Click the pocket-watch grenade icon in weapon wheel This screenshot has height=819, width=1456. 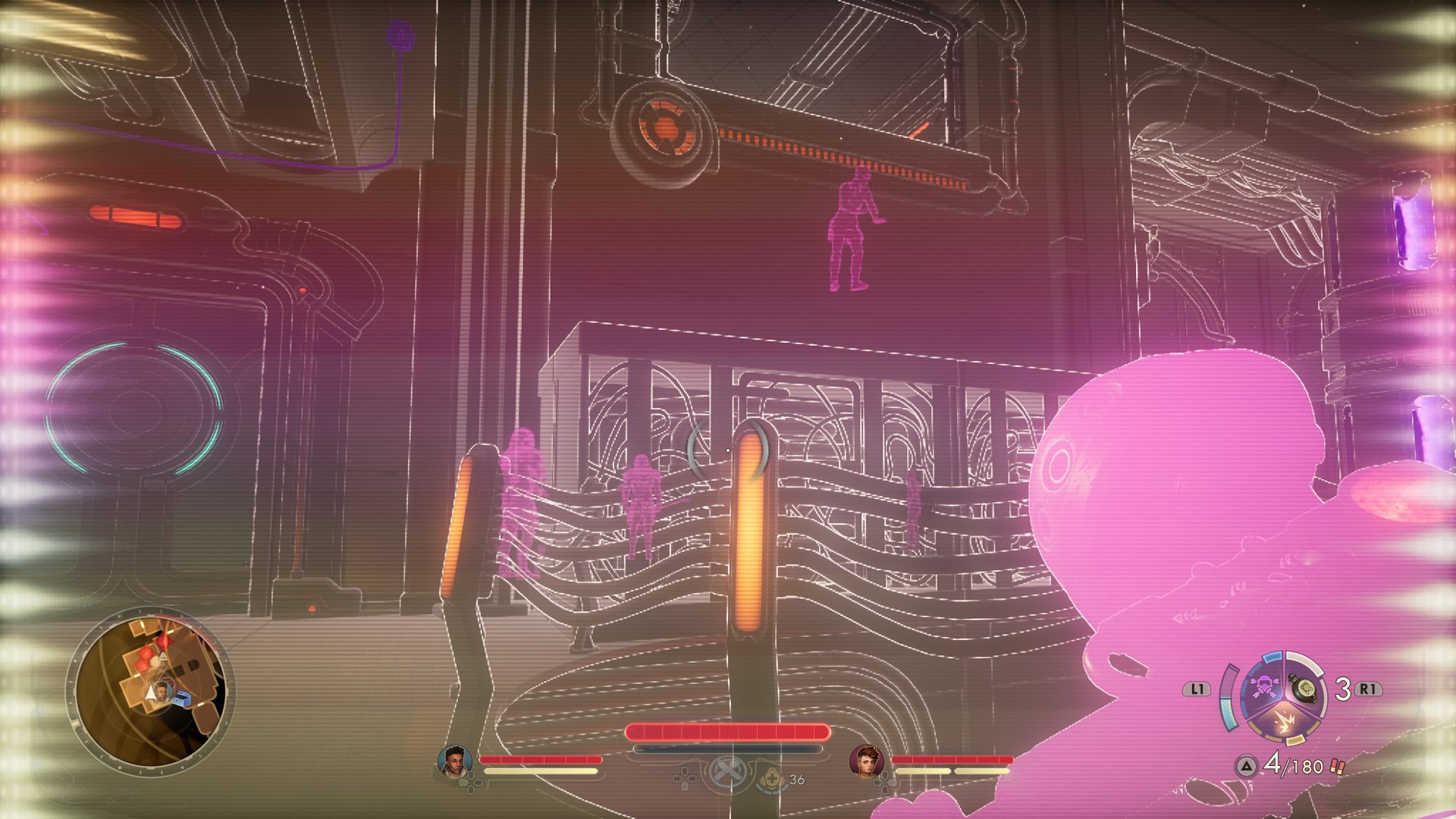[x=1305, y=687]
